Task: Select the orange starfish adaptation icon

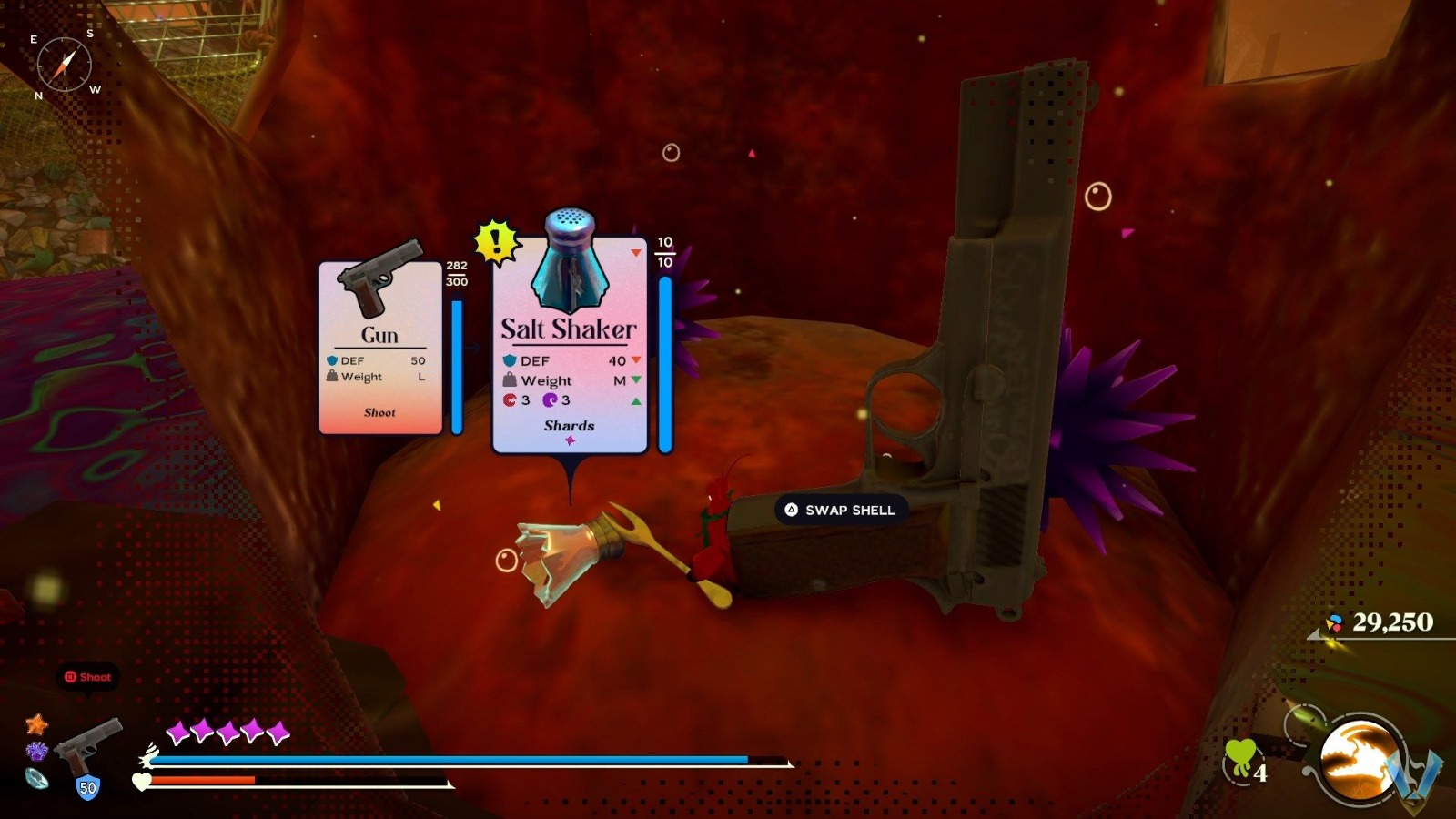Action: (x=35, y=726)
